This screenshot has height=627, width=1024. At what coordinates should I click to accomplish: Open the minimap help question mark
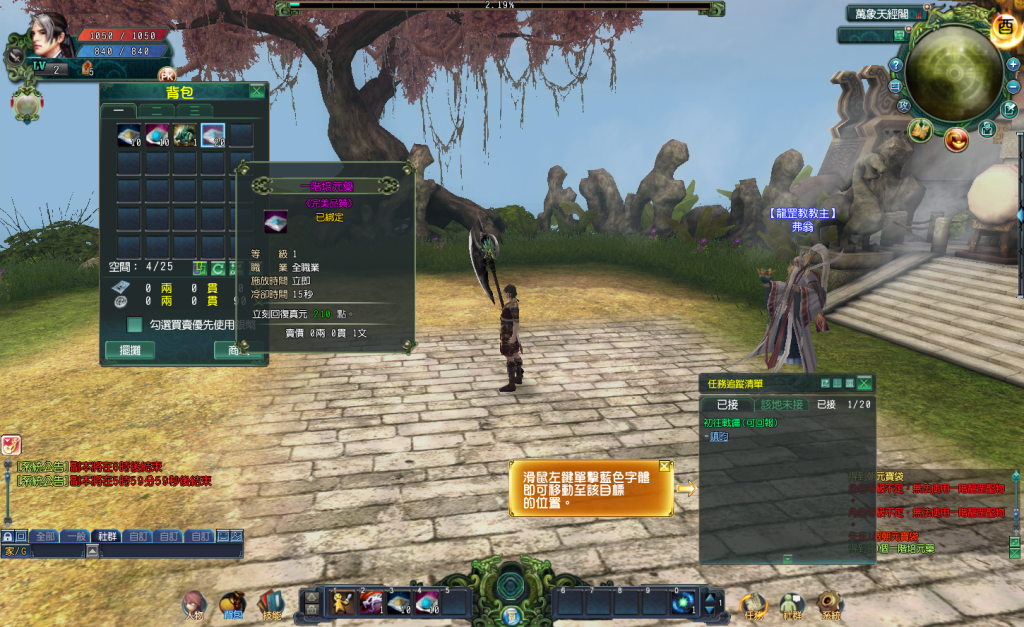click(x=896, y=65)
